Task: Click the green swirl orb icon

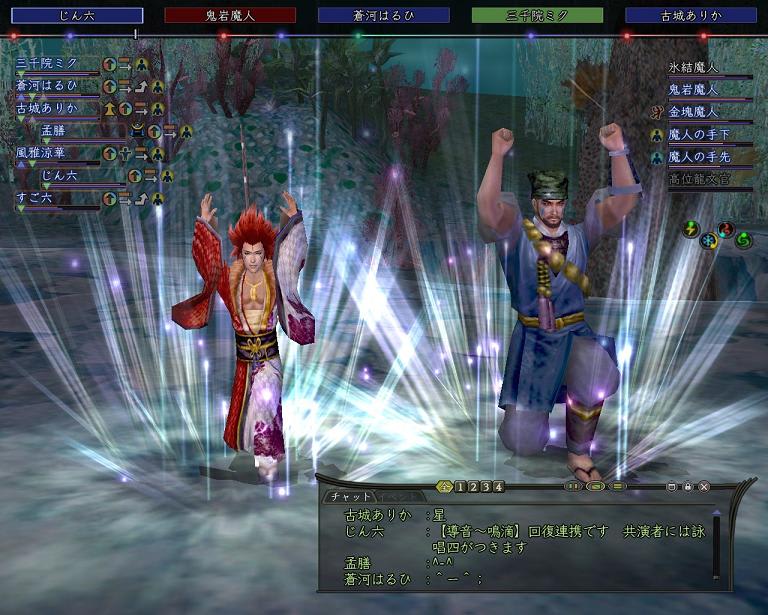Action: tap(743, 240)
